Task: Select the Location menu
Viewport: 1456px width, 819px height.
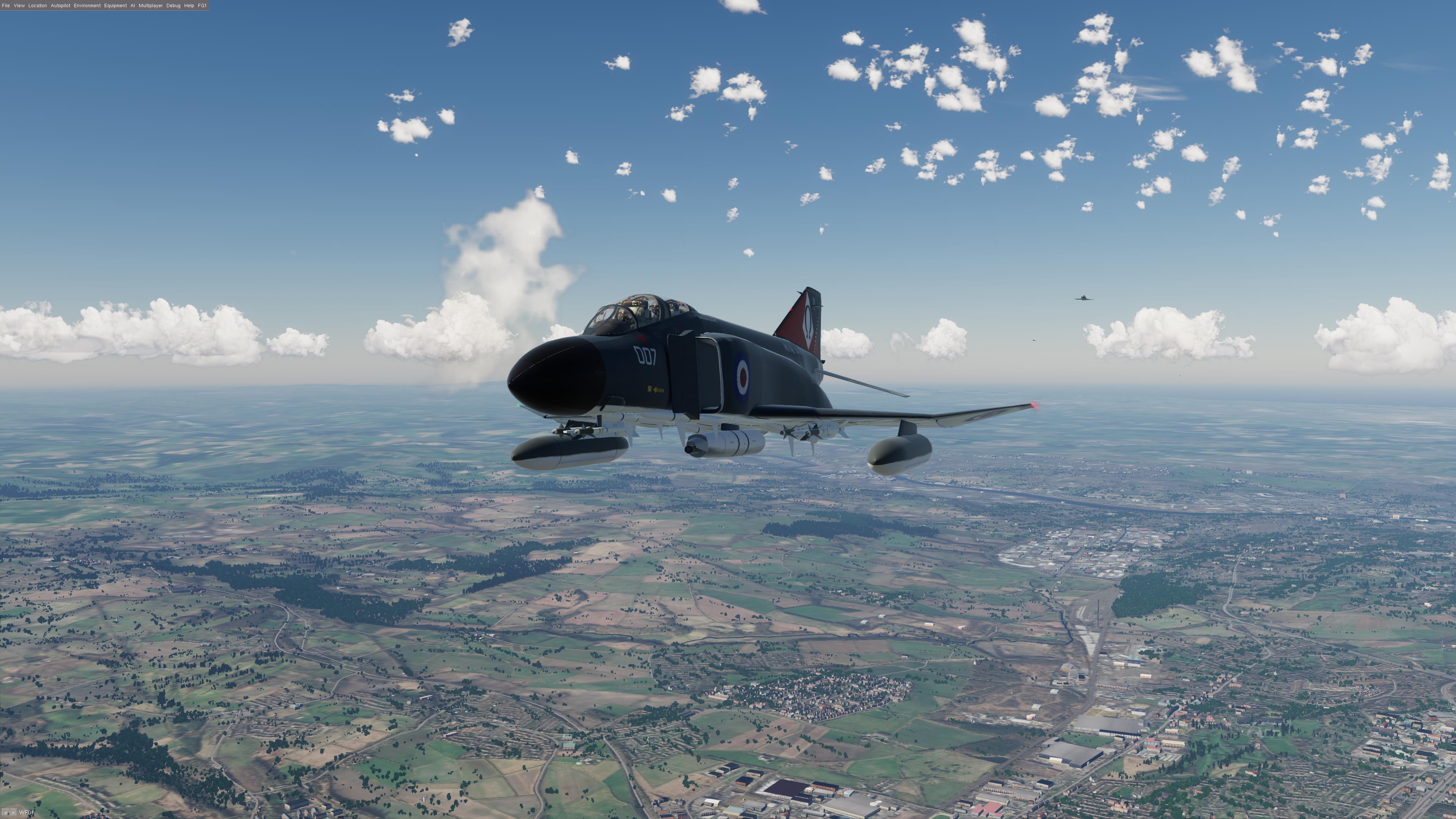Action: [x=37, y=6]
